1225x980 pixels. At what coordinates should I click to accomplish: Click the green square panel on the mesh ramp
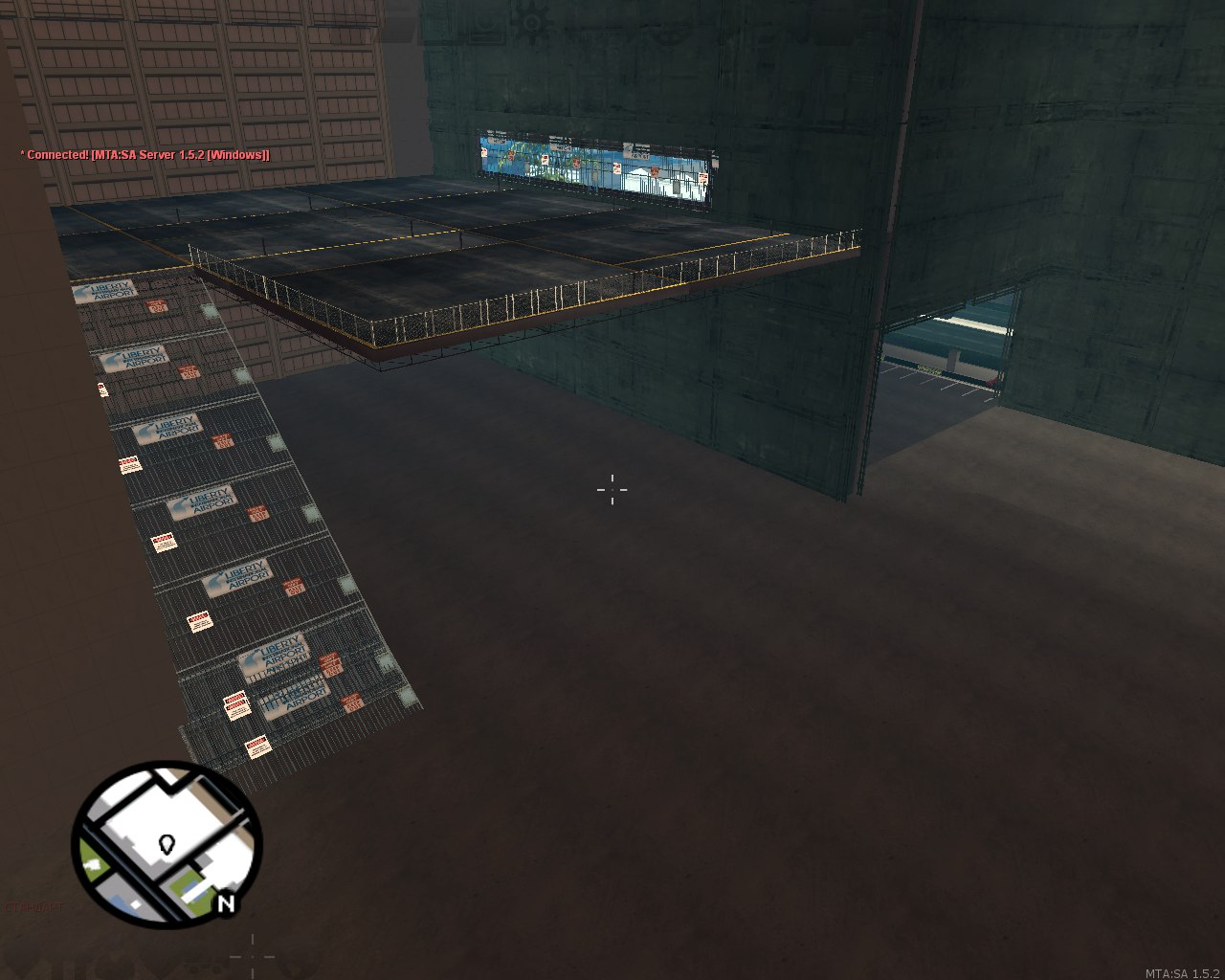276,442
